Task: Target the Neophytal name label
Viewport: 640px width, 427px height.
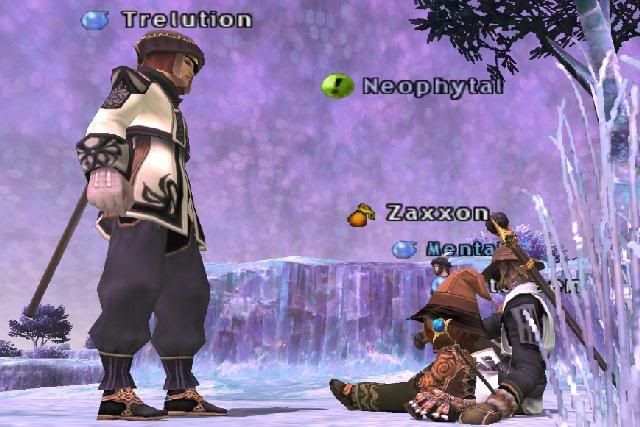Action: click(x=432, y=86)
